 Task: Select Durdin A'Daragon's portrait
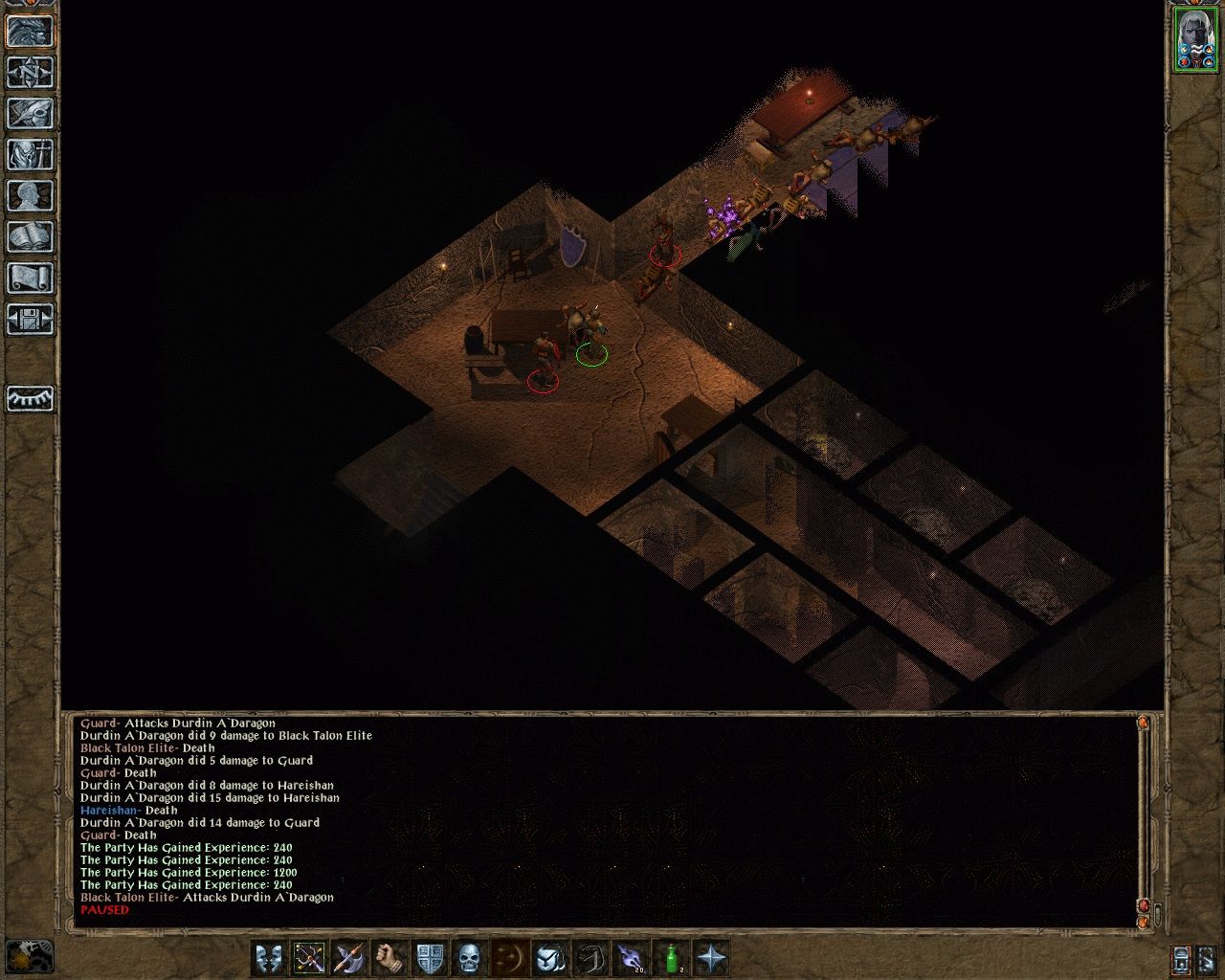pos(1194,39)
